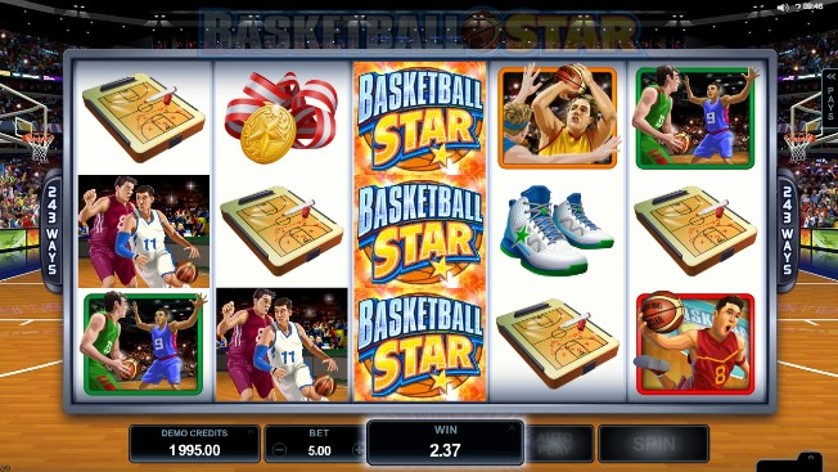The width and height of the screenshot is (838, 472).
Task: Open the Pays table tab
Action: (x=829, y=103)
